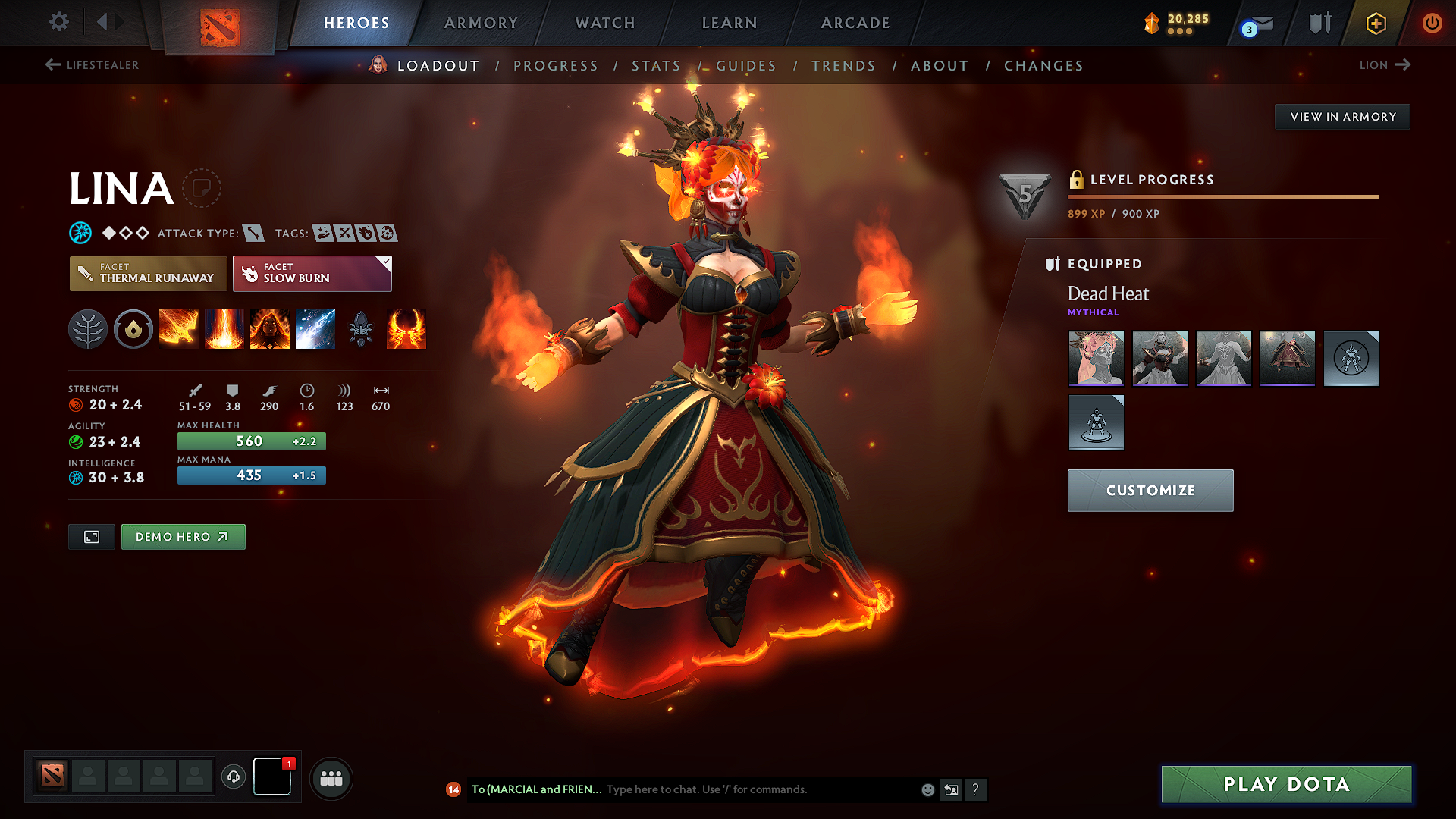View the Fiery Soul passive ability icon
The width and height of the screenshot is (1456, 819).
pos(270,329)
